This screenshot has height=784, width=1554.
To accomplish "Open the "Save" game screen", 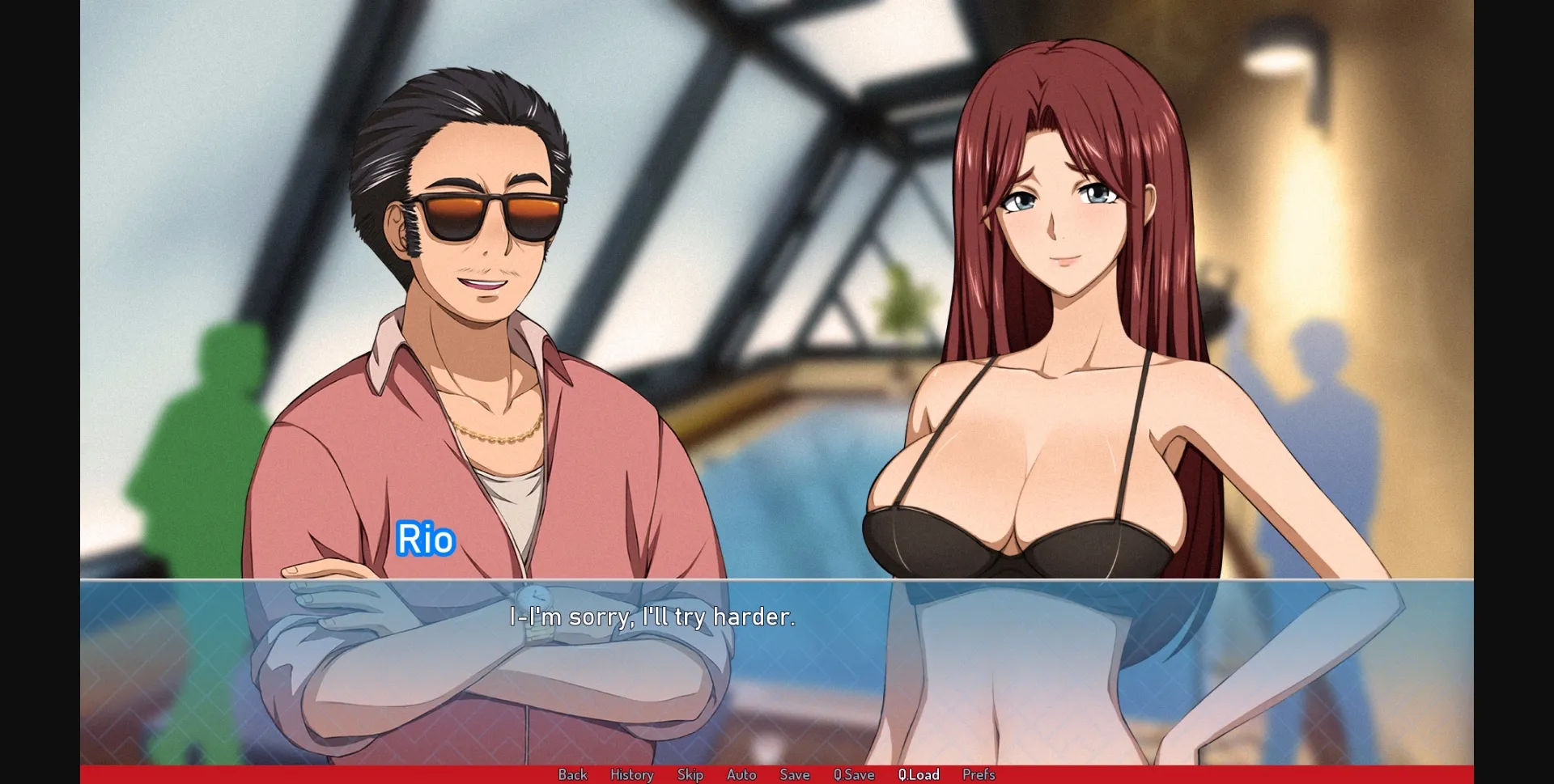I will coord(795,774).
